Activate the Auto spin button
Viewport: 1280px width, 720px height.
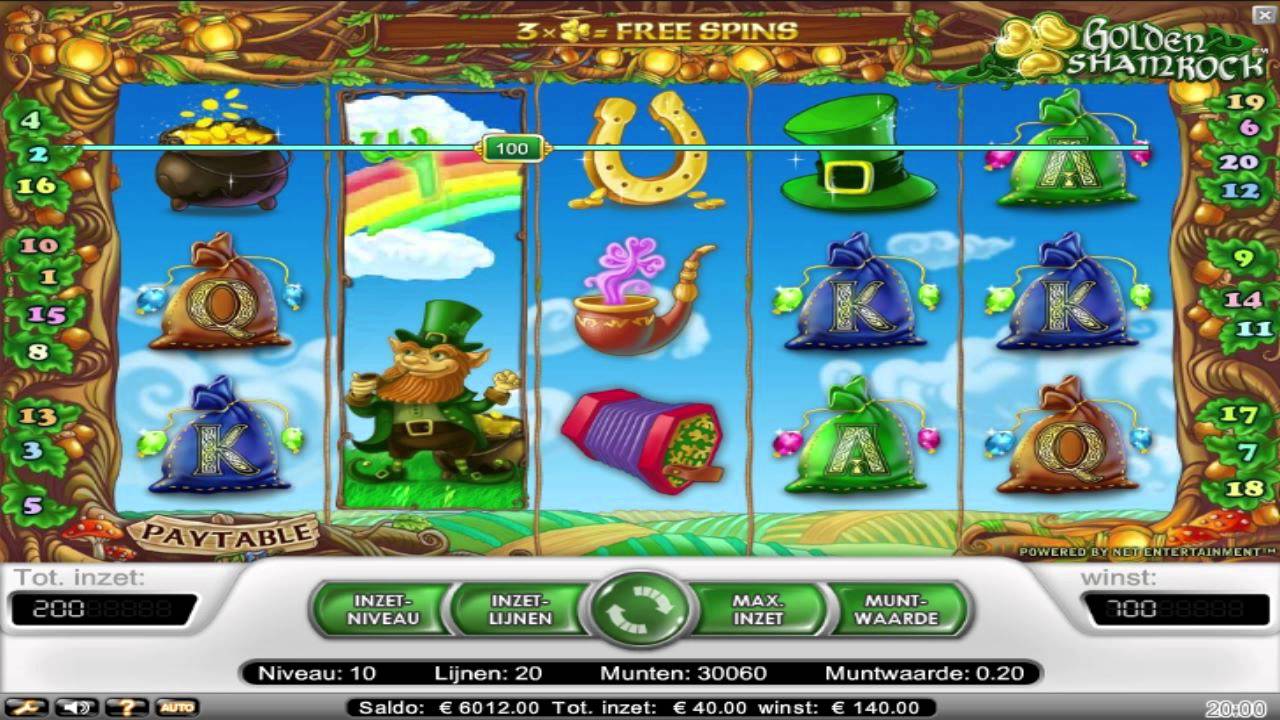click(176, 708)
